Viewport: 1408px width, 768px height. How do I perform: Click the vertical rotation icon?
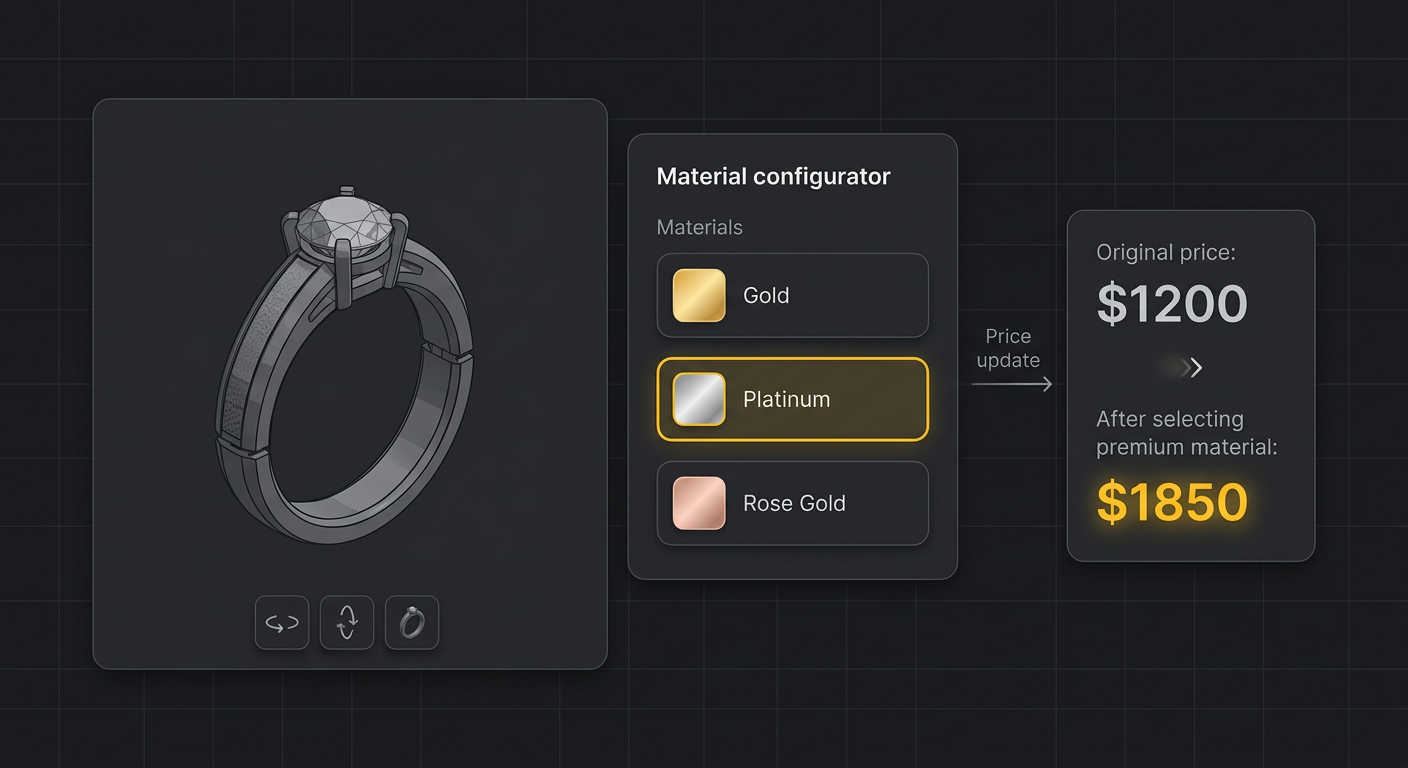click(x=346, y=622)
